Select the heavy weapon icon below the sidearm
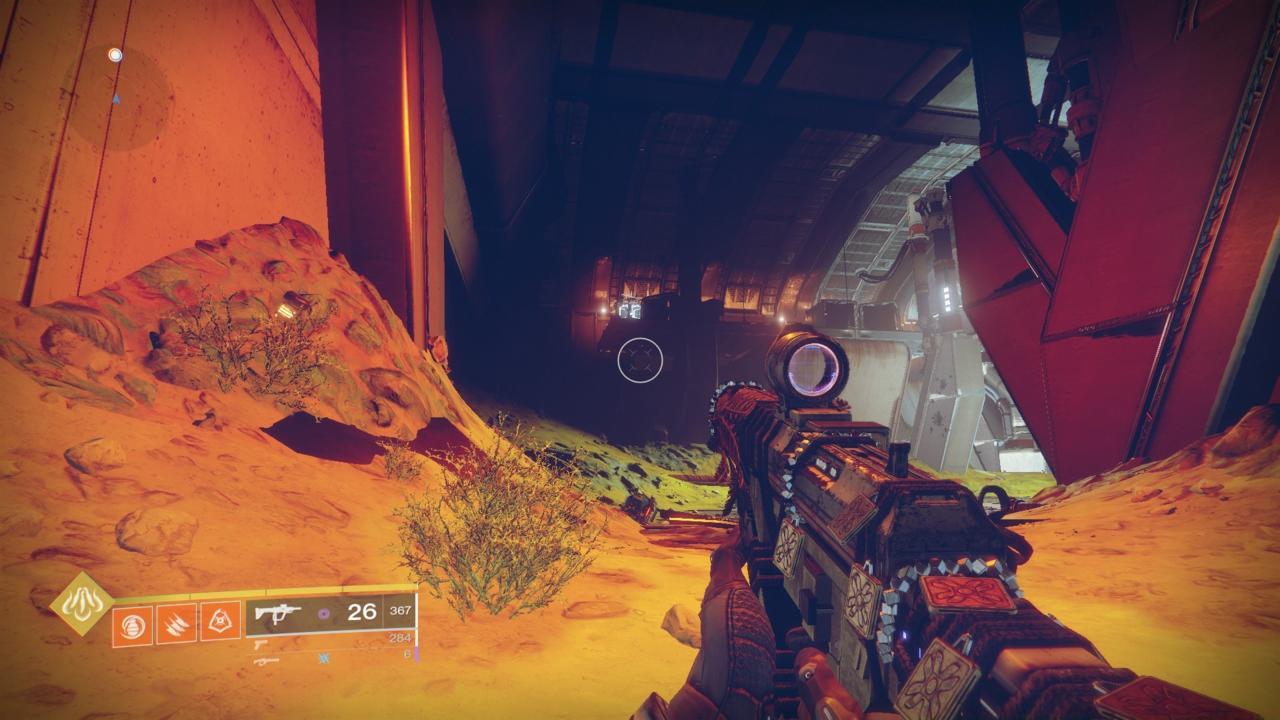The height and width of the screenshot is (720, 1280). tap(267, 660)
